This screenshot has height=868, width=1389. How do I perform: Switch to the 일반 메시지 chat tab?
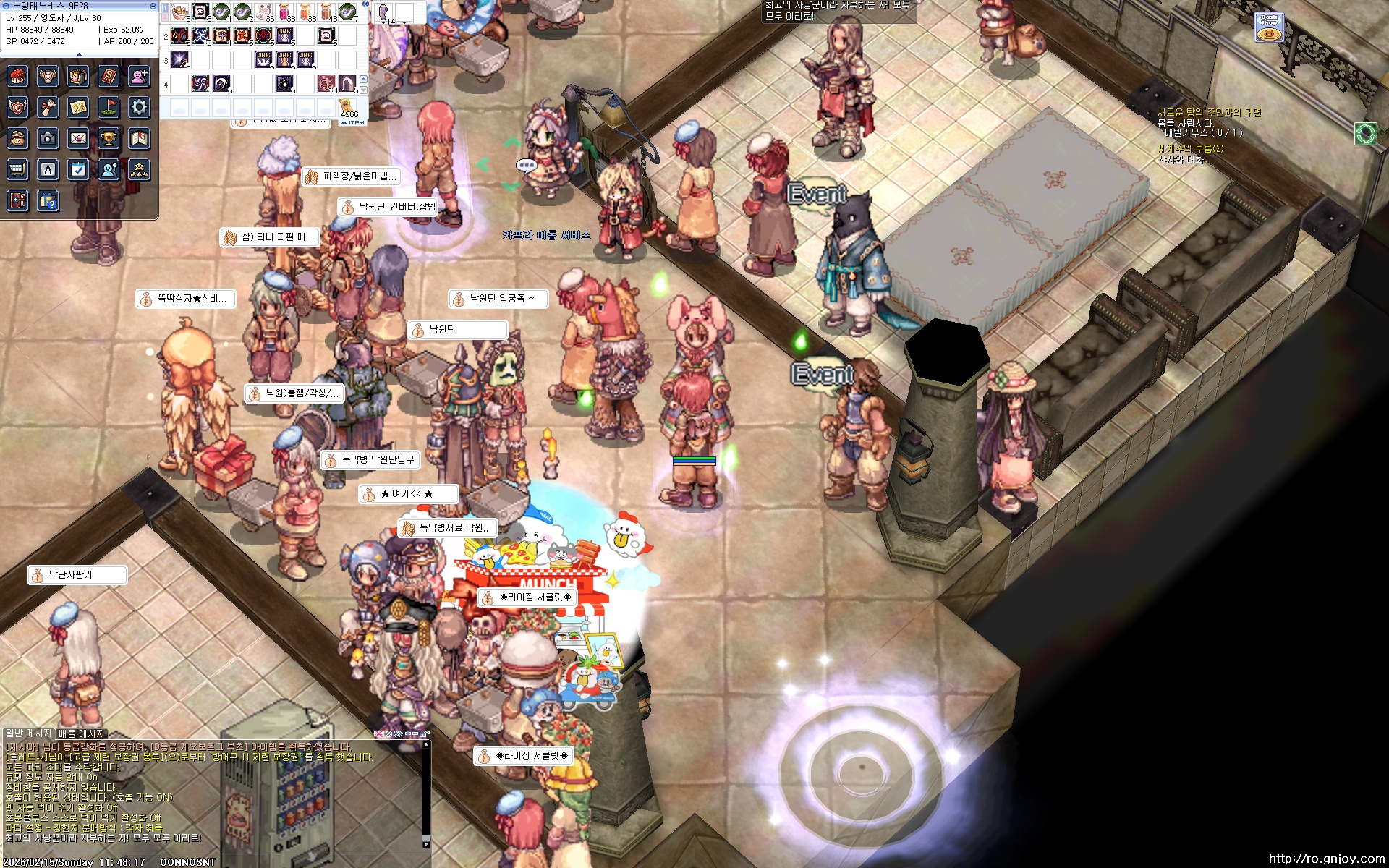[28, 733]
